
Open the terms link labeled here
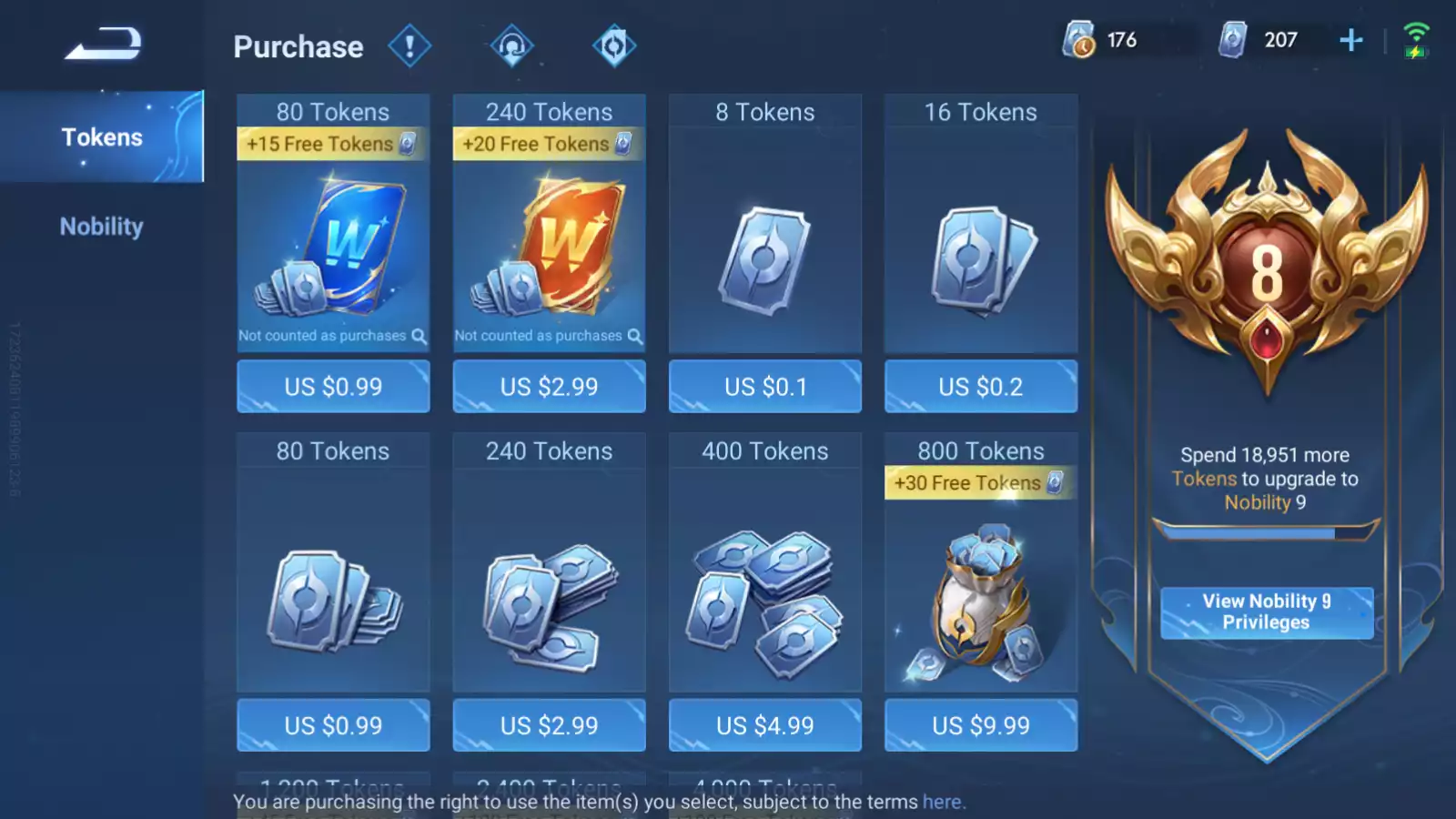click(942, 802)
